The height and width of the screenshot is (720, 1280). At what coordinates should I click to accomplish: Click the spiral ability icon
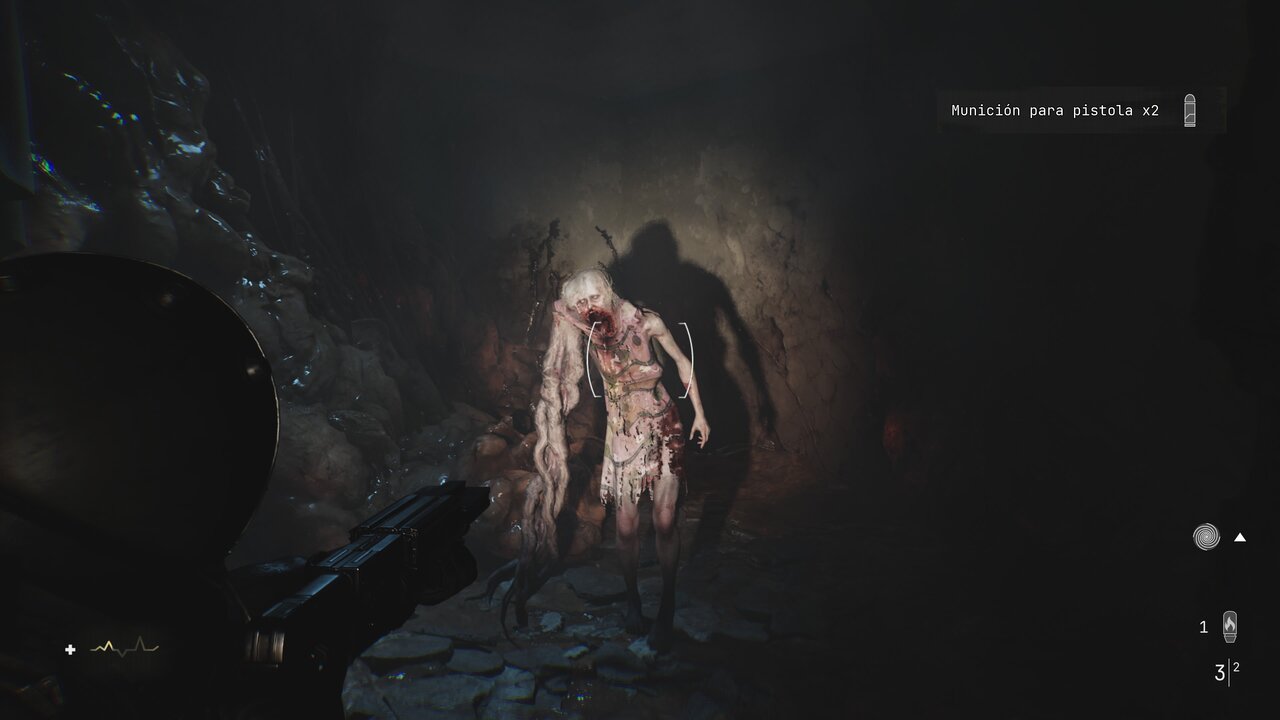pyautogui.click(x=1206, y=537)
